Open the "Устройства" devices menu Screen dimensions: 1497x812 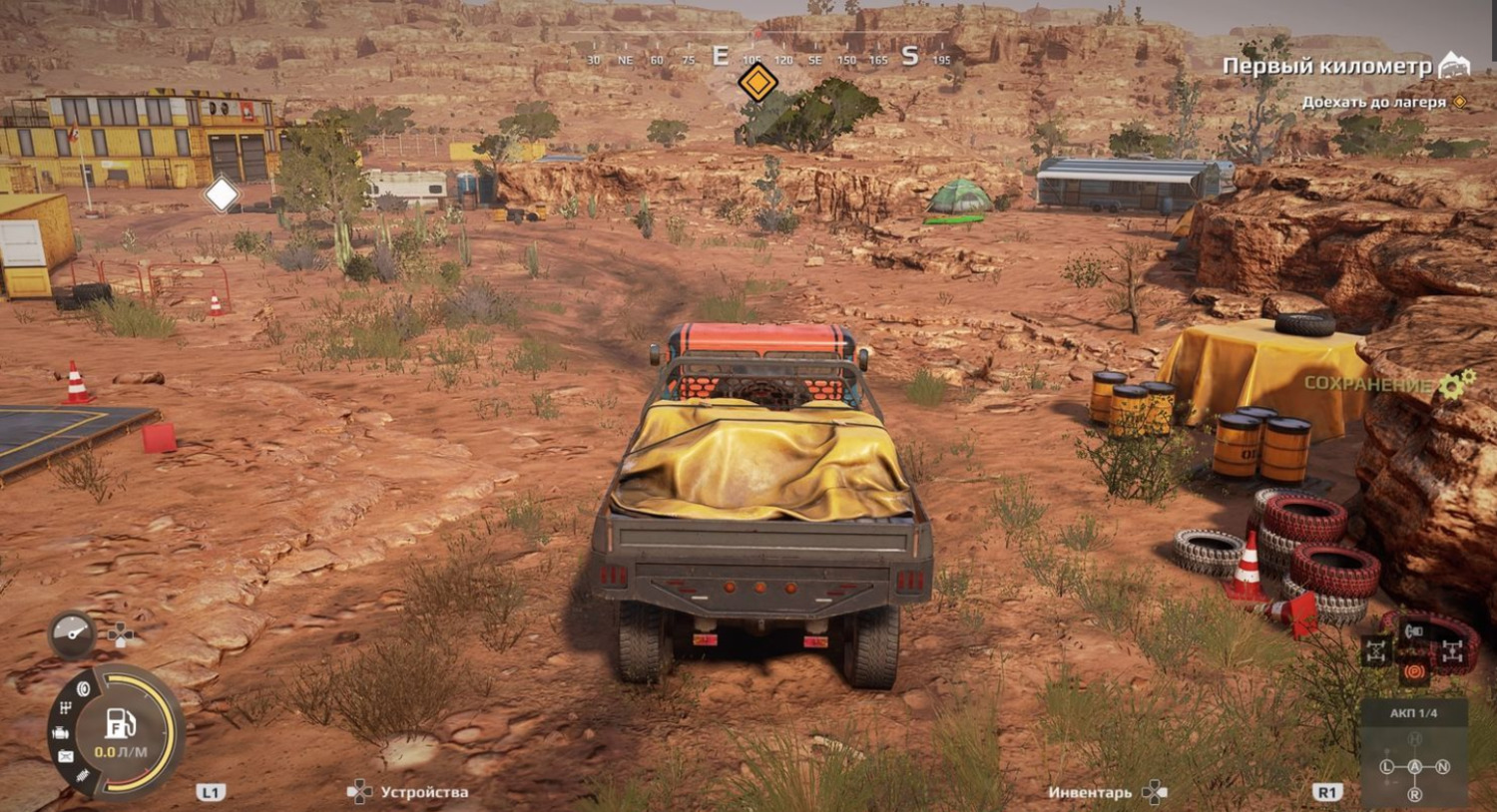423,792
